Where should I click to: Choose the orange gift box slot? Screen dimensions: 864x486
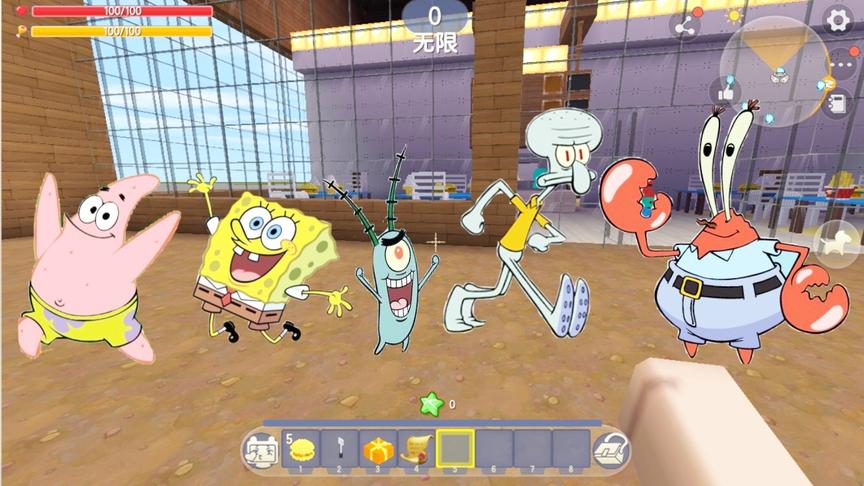pyautogui.click(x=377, y=450)
